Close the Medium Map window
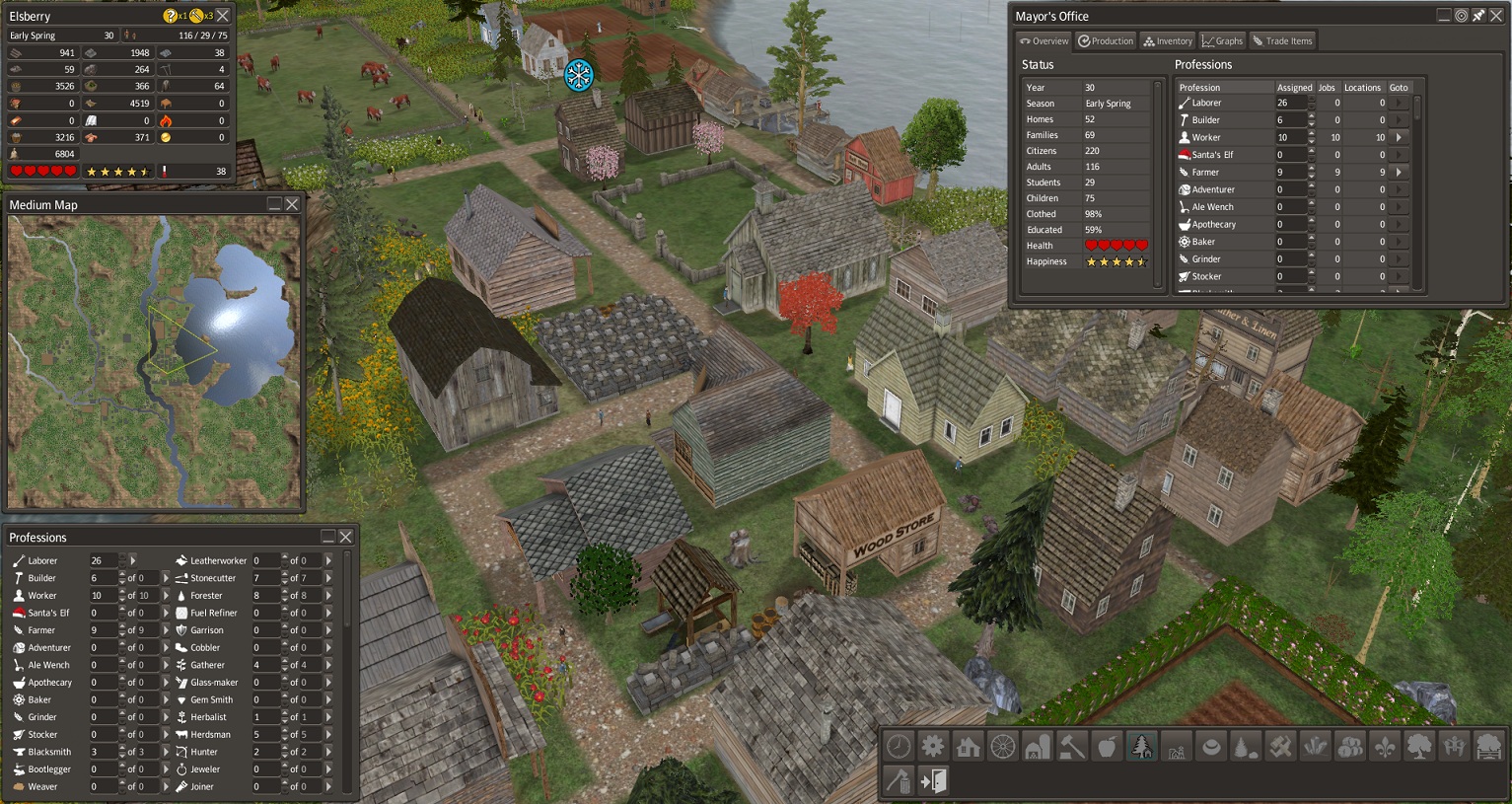The image size is (1512, 804). pos(292,204)
